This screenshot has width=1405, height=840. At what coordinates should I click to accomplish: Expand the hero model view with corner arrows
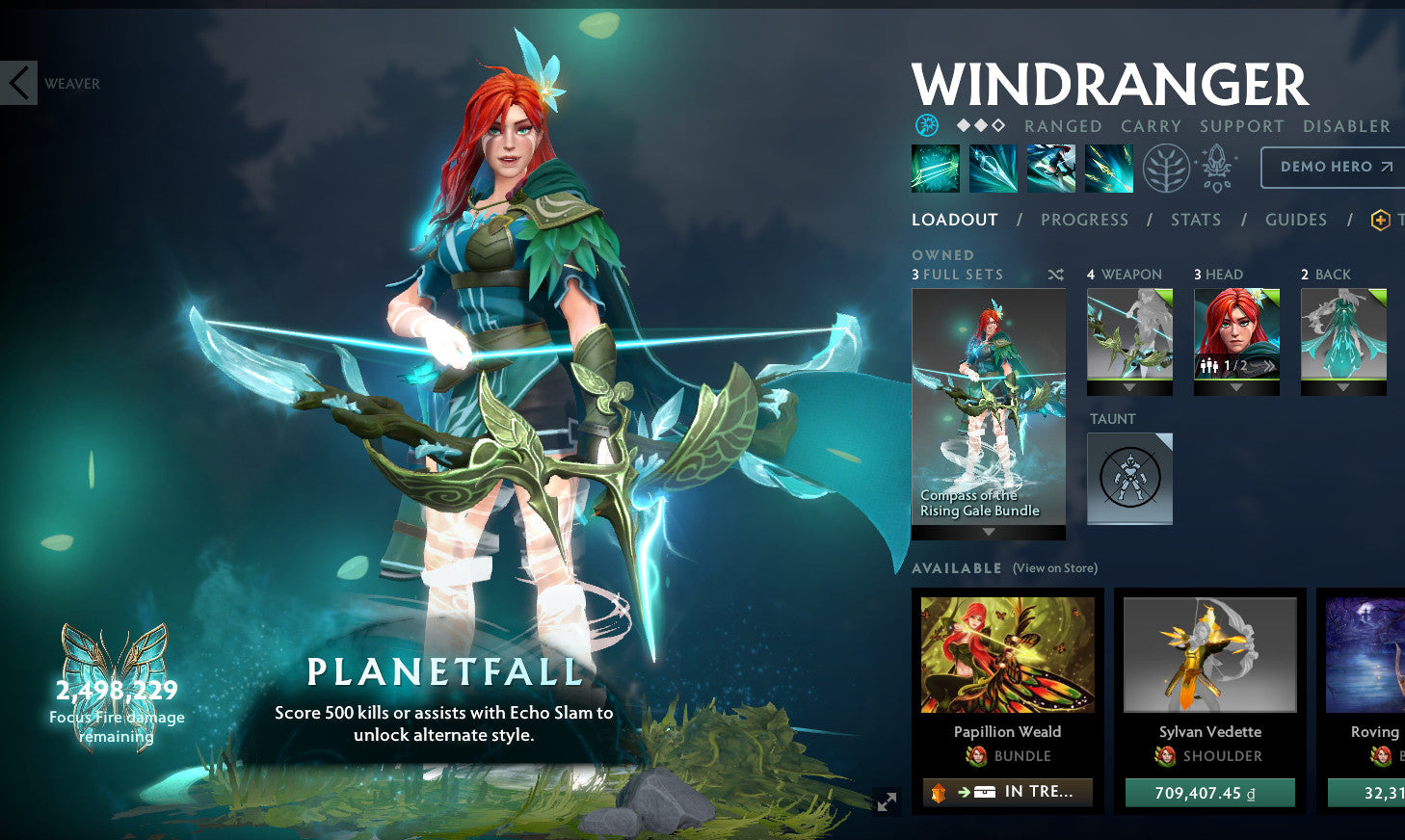point(888,801)
